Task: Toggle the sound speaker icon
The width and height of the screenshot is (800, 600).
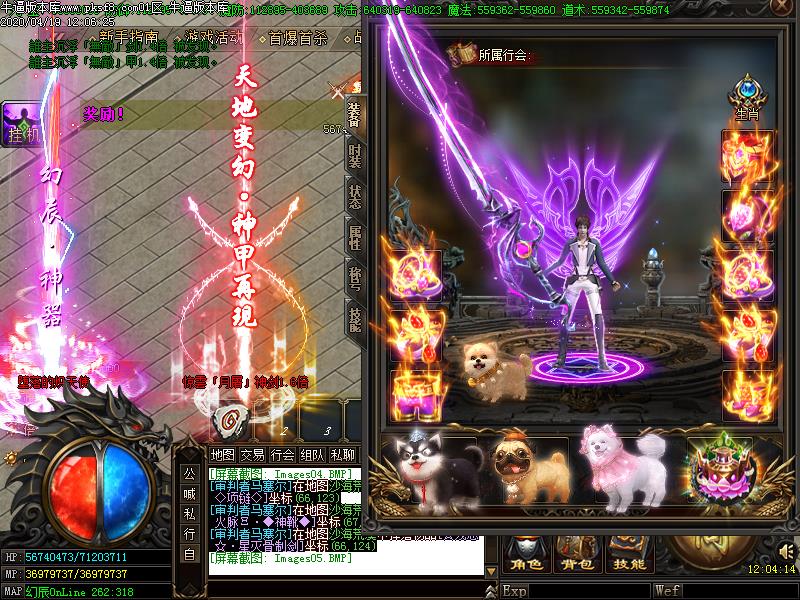Action: click(785, 549)
